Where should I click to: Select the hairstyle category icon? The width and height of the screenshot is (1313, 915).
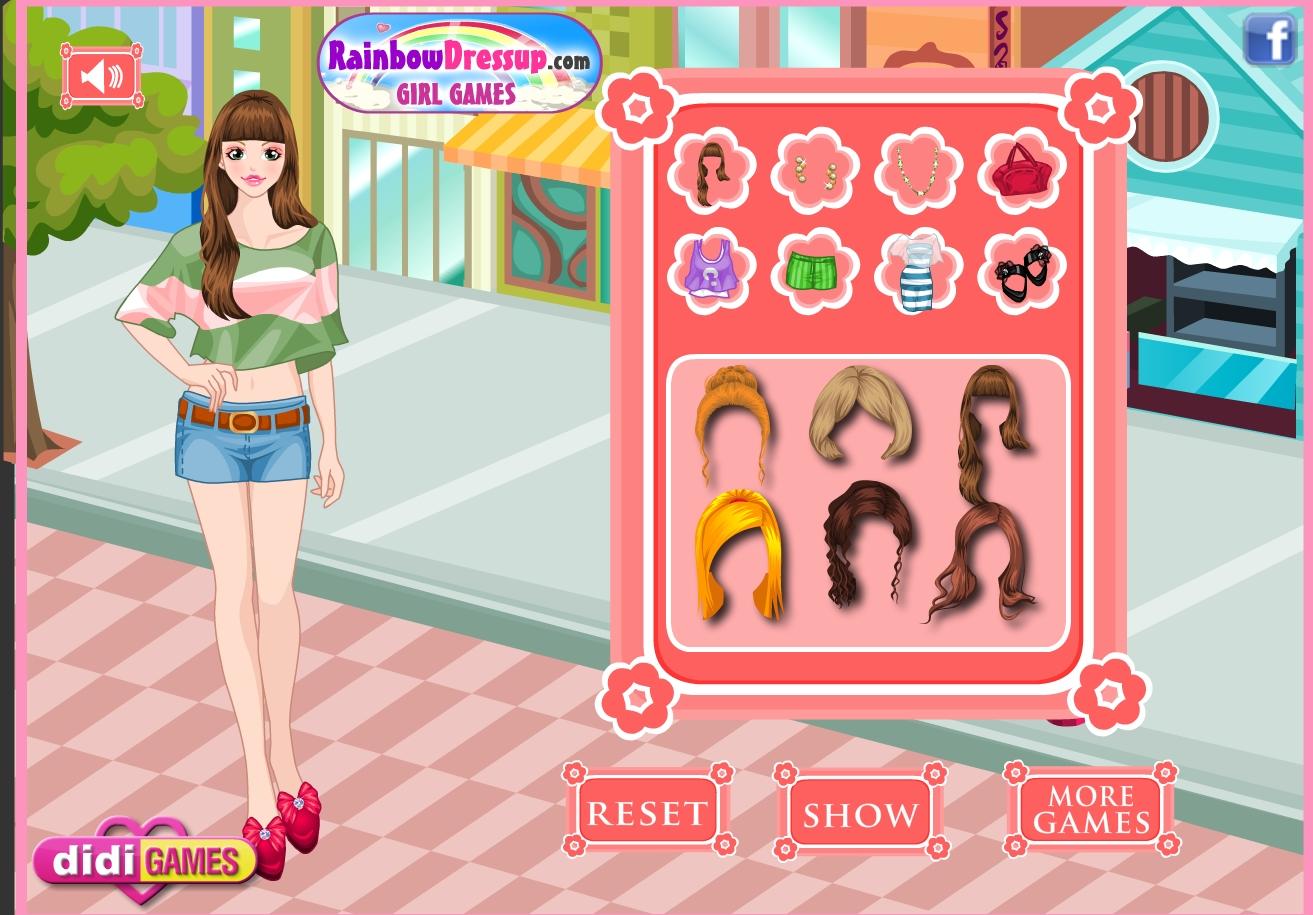click(711, 170)
